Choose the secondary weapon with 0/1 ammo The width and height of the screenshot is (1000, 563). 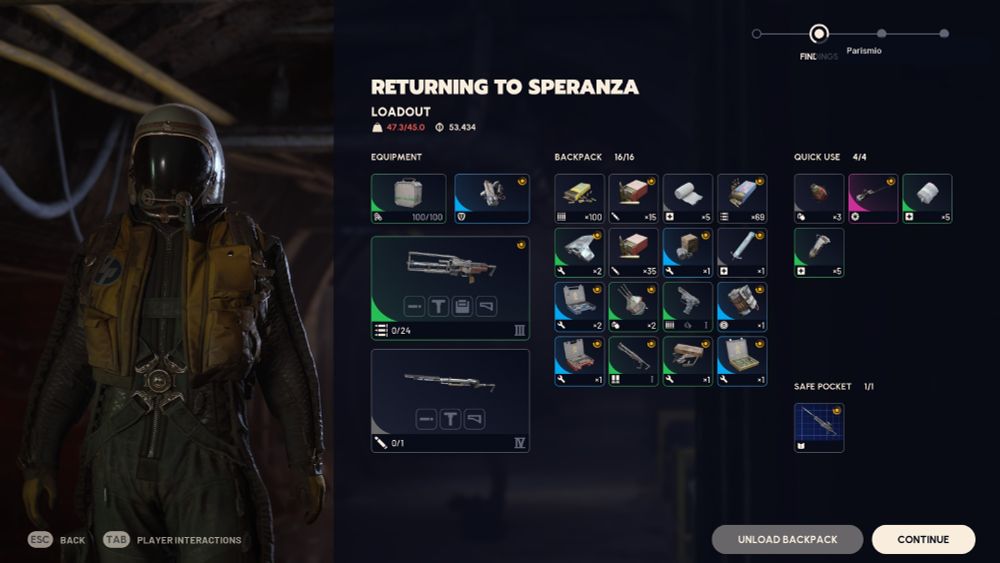point(450,400)
